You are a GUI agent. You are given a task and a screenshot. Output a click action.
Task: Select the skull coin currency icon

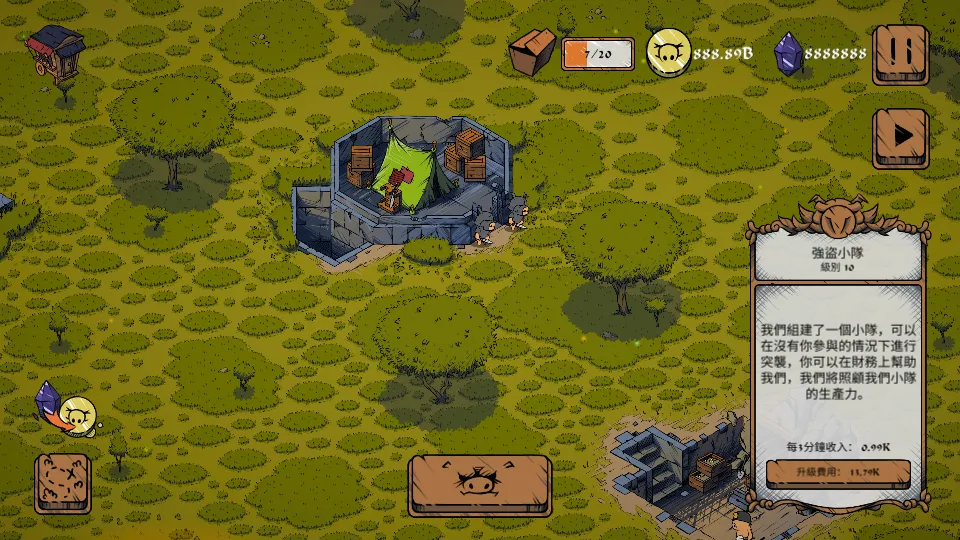(x=667, y=53)
